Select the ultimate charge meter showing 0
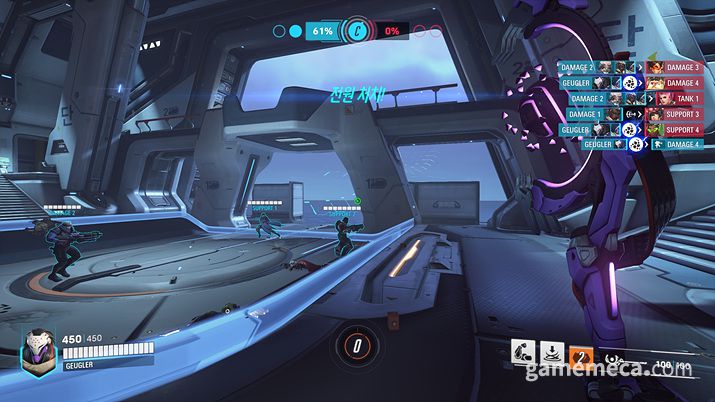The image size is (715, 402). click(357, 346)
